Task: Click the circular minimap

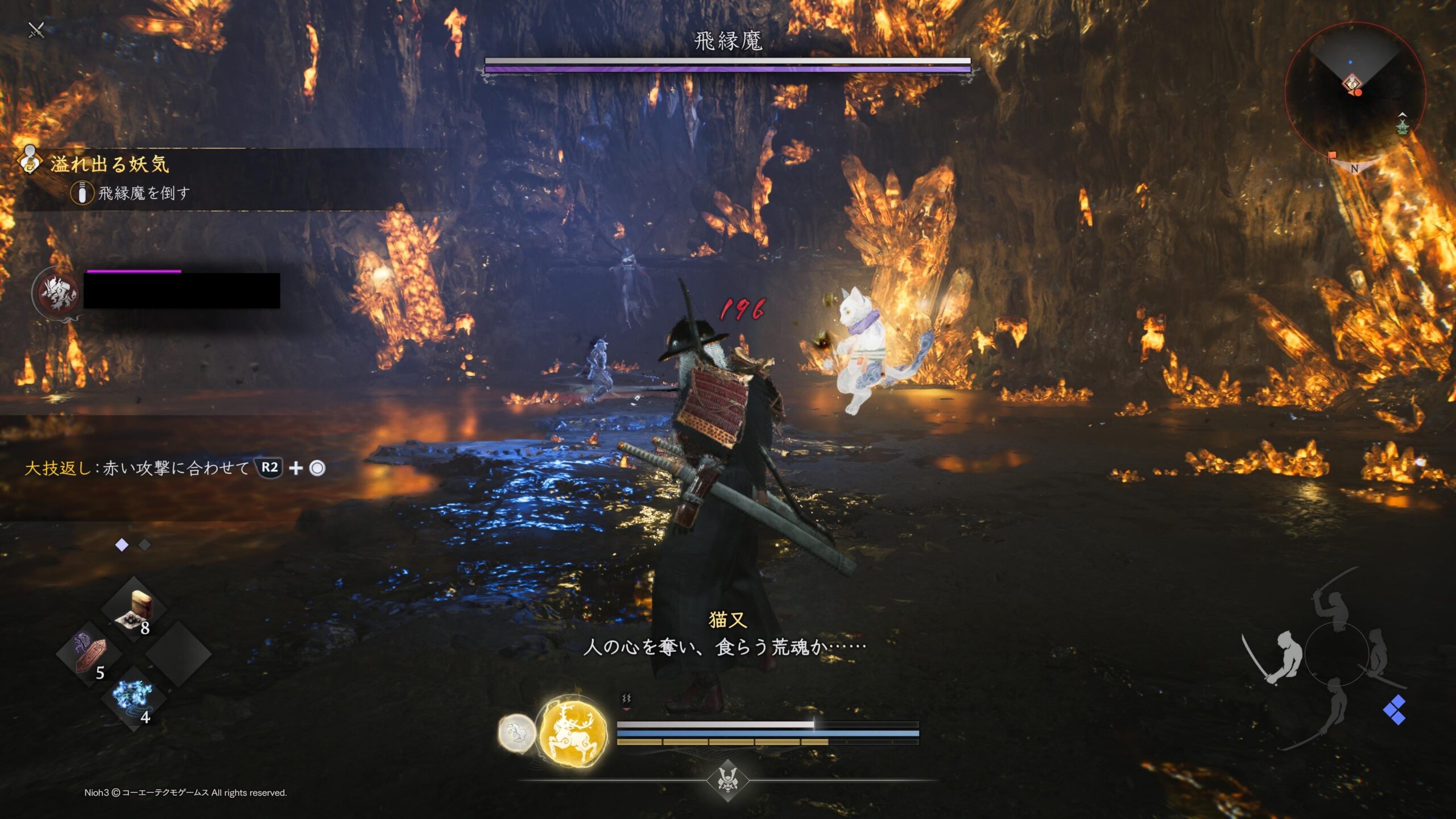Action: point(1354,91)
